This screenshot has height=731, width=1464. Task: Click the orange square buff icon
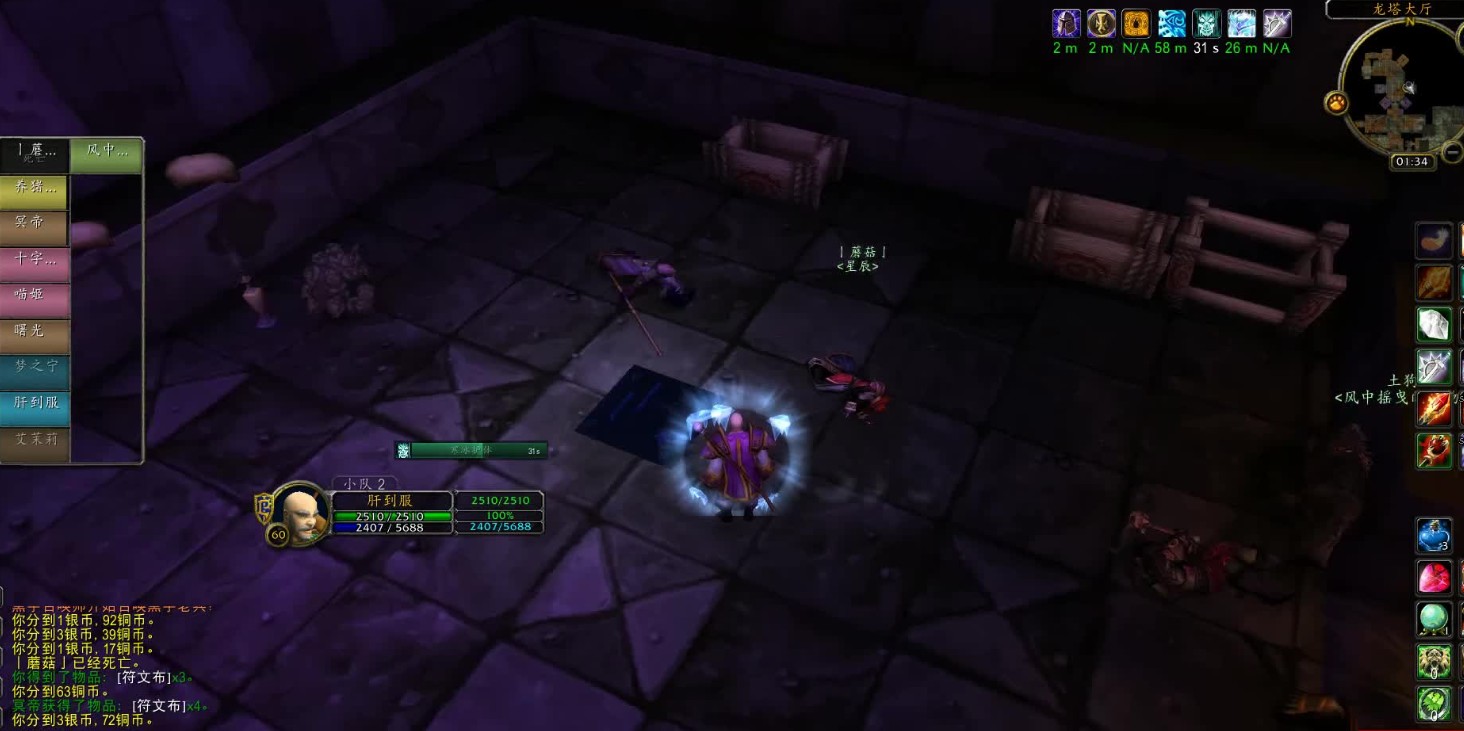[1136, 24]
